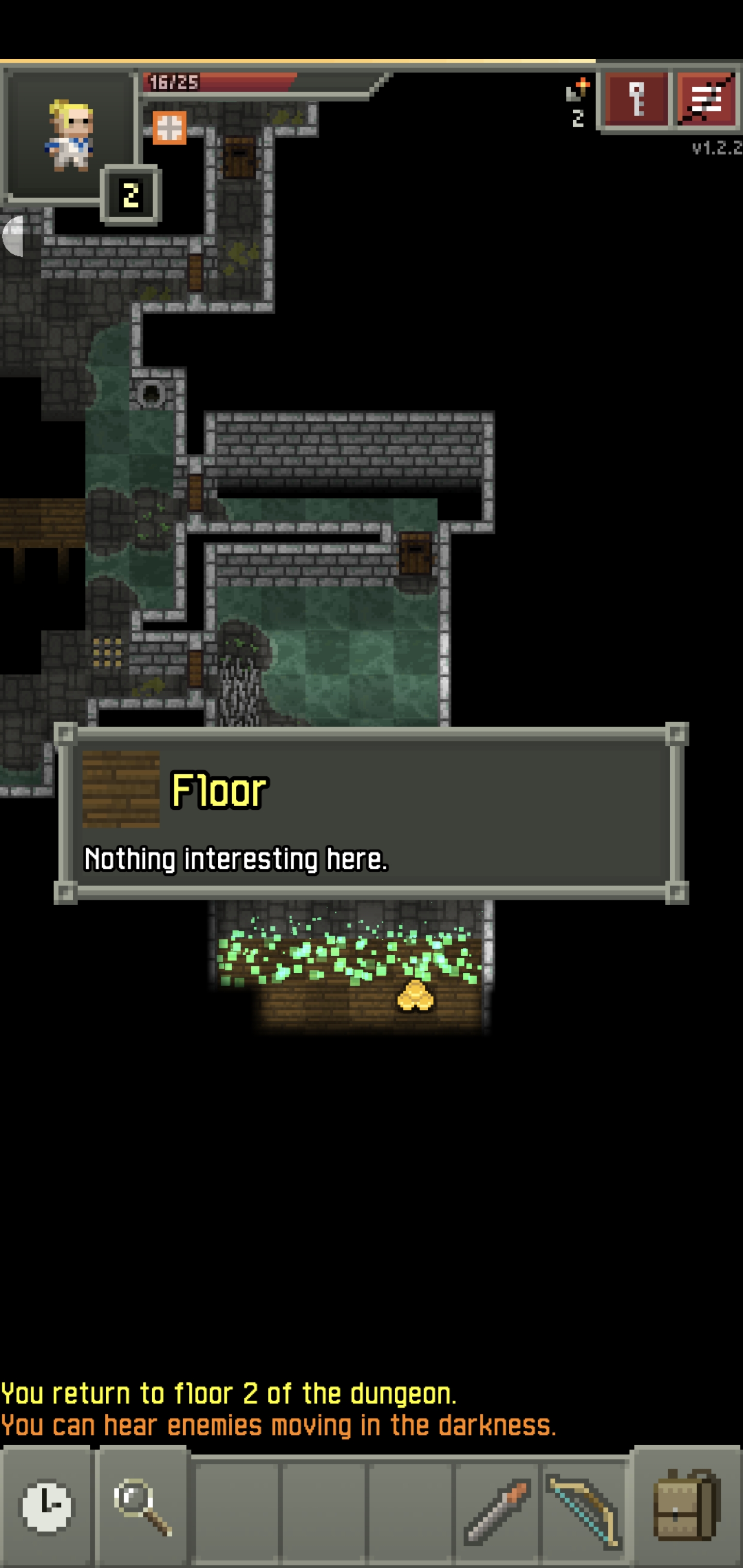Select the Floor dialog title text
This screenshot has height=1568, width=743.
click(217, 790)
